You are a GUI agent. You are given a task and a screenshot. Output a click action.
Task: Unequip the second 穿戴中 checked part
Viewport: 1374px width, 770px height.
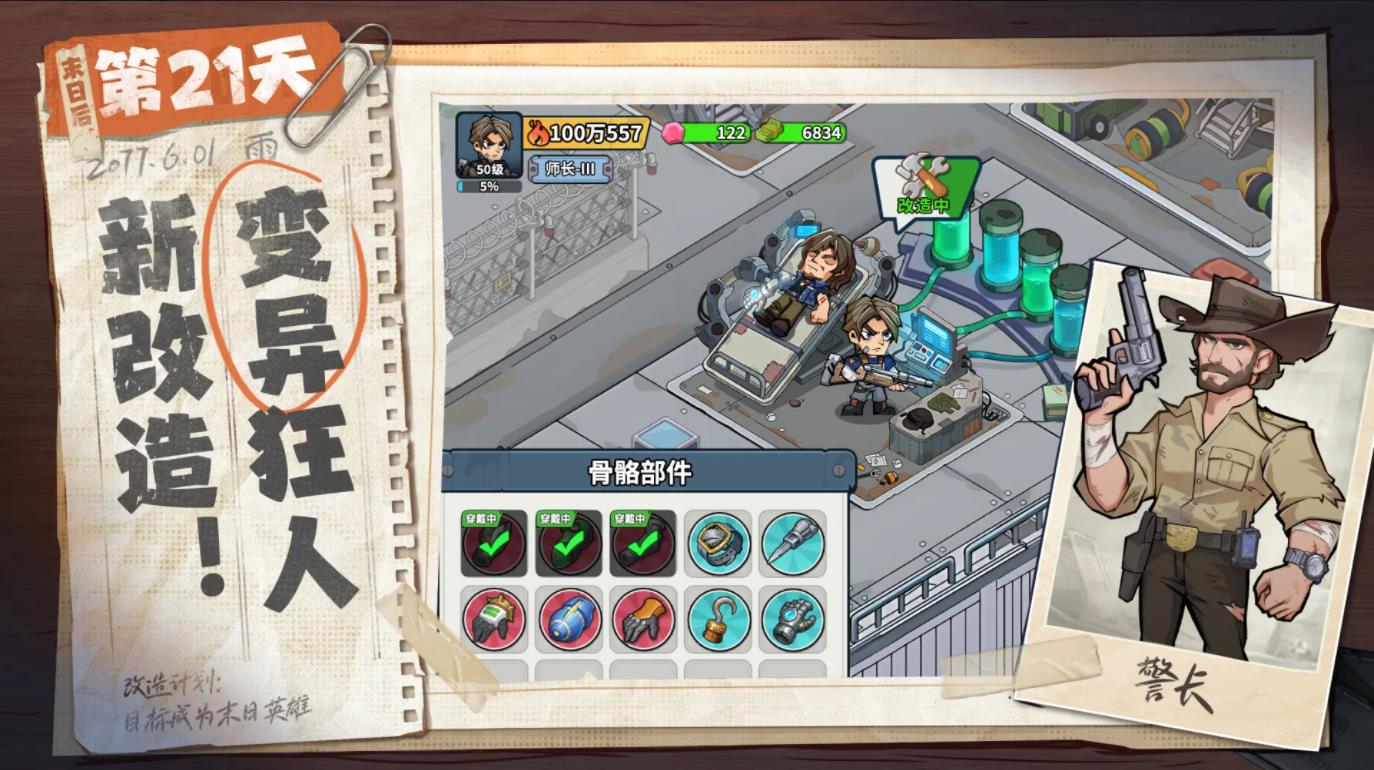pos(570,544)
